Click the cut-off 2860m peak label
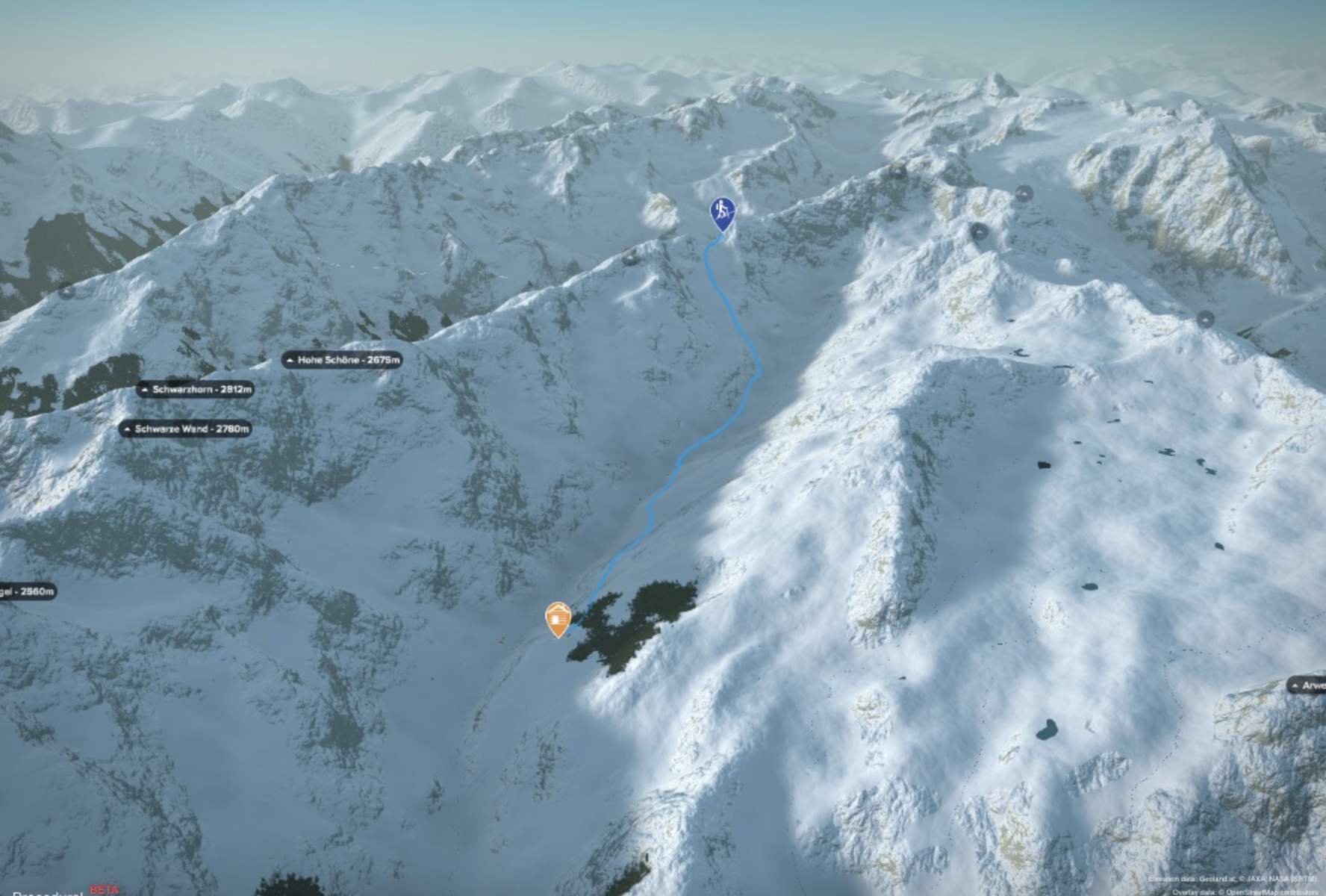This screenshot has height=896, width=1326. 28,591
